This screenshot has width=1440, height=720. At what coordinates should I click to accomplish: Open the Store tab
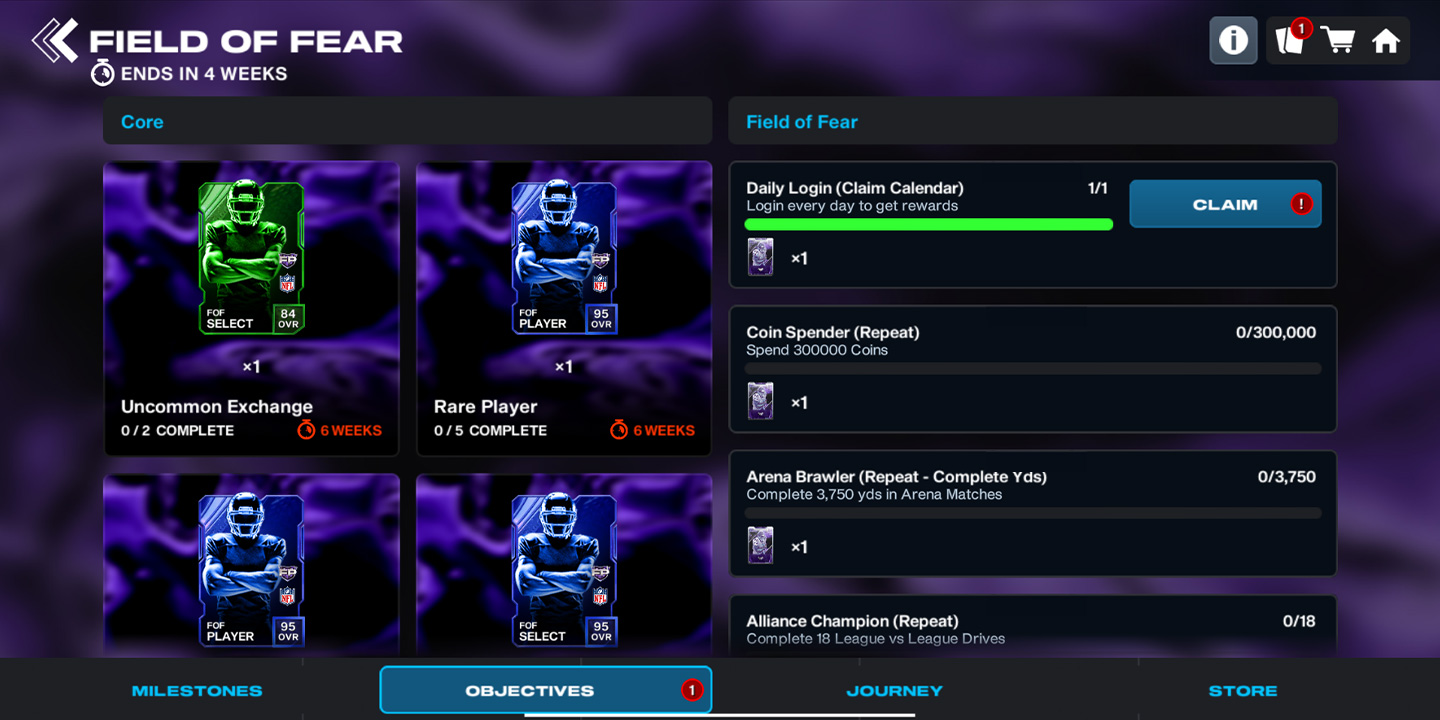(x=1242, y=690)
